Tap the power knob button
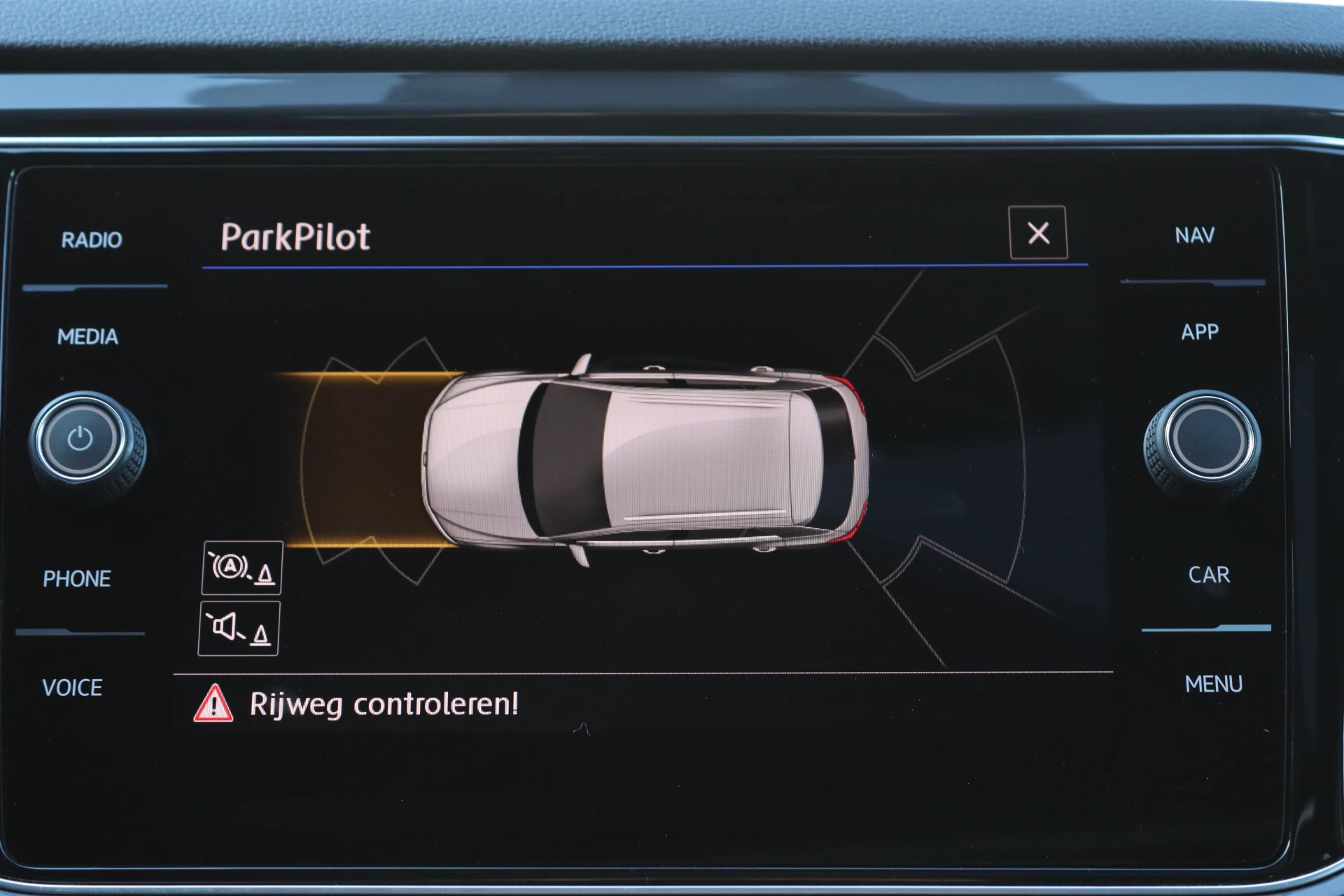Screen dimensions: 1344x896 [x=80, y=440]
